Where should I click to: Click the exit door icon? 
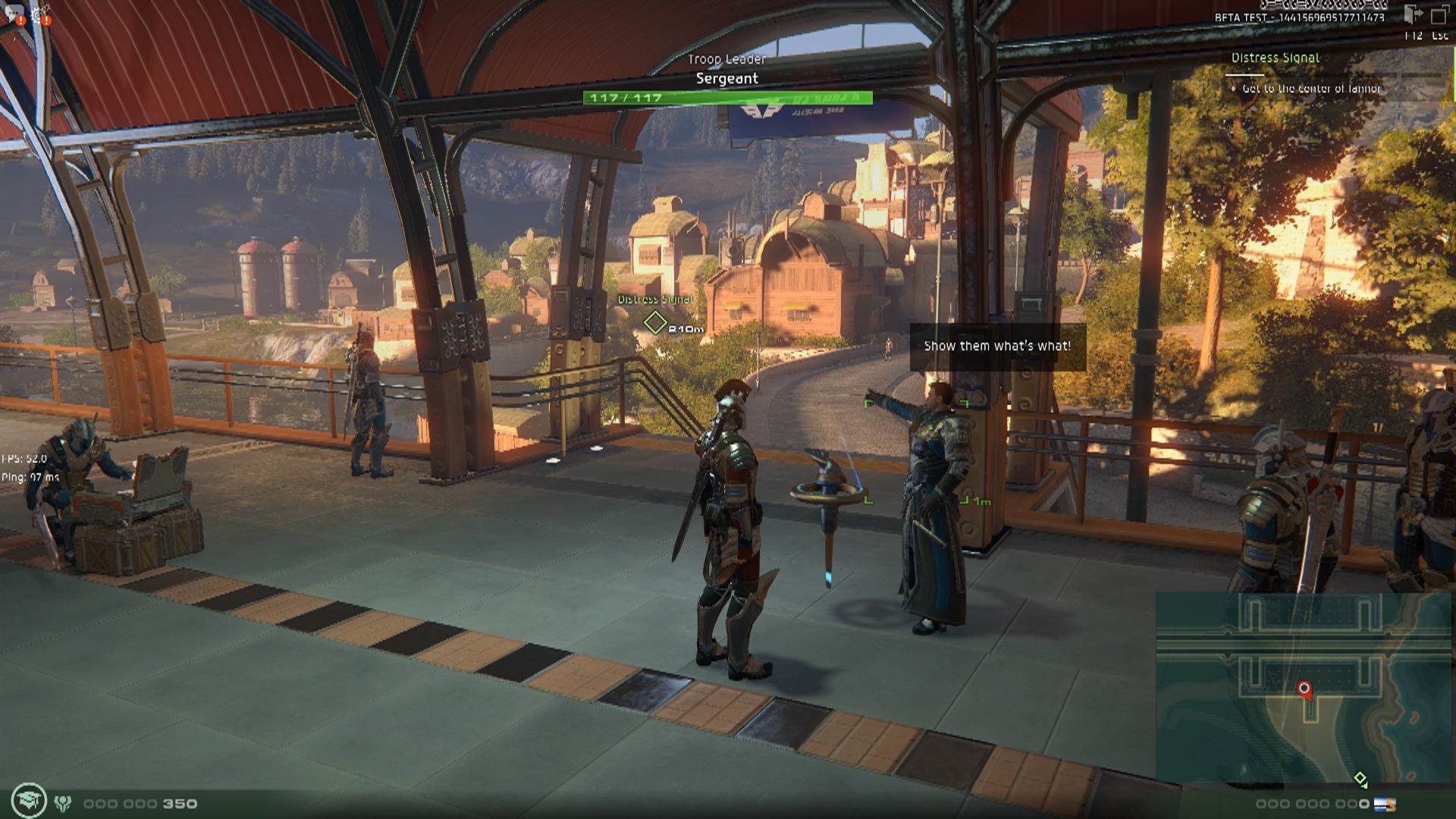point(1414,14)
